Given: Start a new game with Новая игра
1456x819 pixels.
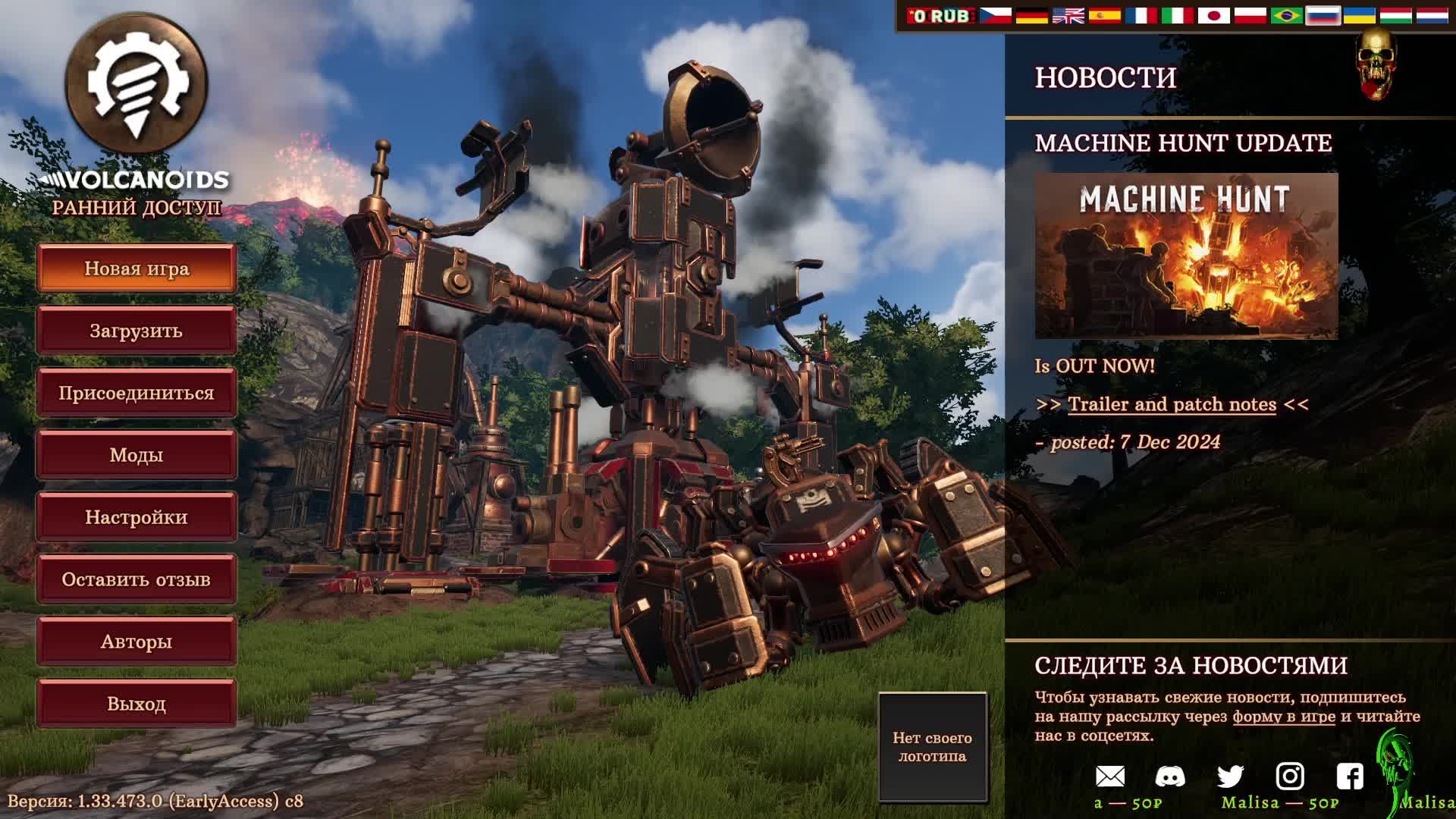Looking at the screenshot, I should [x=136, y=268].
